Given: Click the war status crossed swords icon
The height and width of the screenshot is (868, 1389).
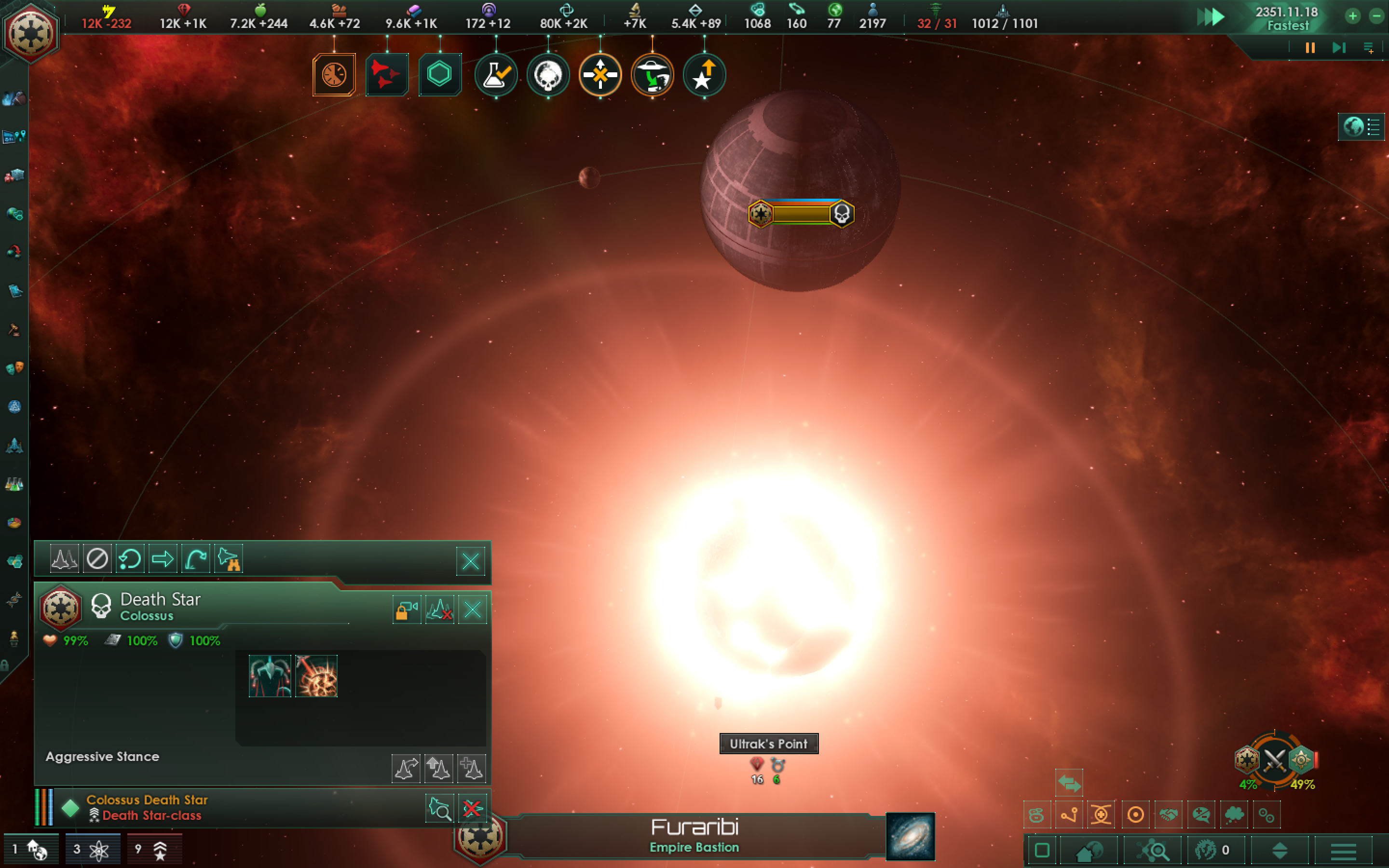Looking at the screenshot, I should 1274,760.
